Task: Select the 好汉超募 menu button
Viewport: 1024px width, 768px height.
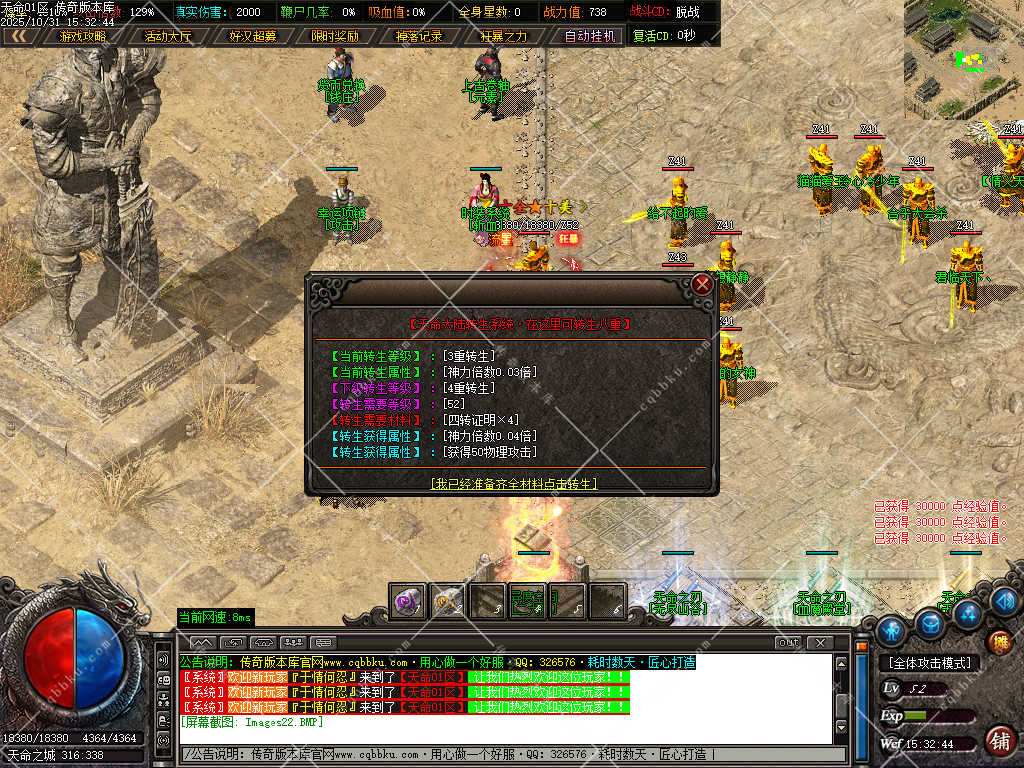Action: pos(252,36)
